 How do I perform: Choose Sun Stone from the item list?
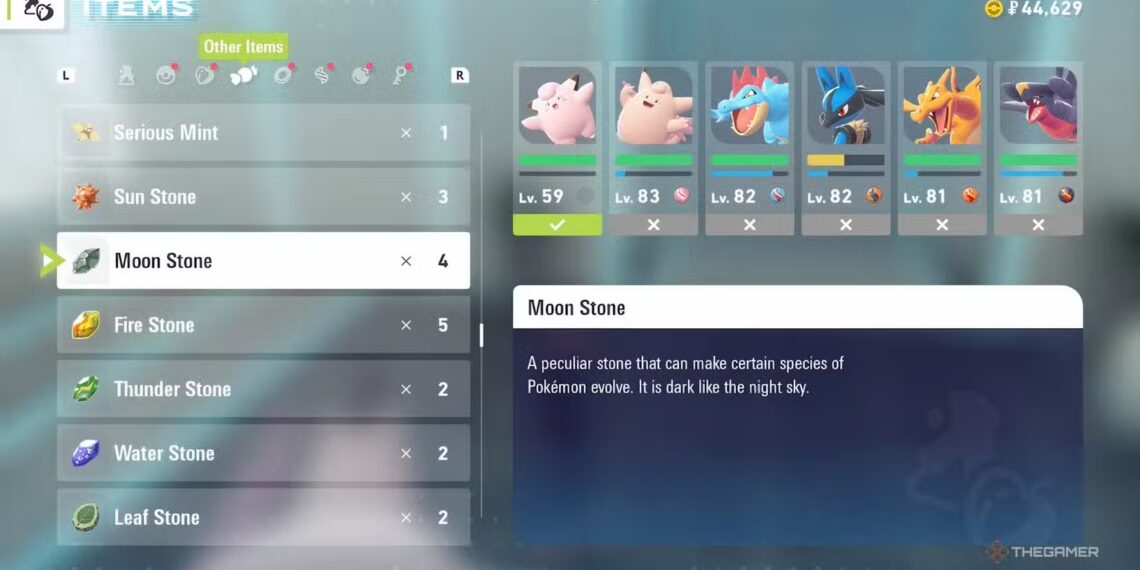click(x=263, y=197)
